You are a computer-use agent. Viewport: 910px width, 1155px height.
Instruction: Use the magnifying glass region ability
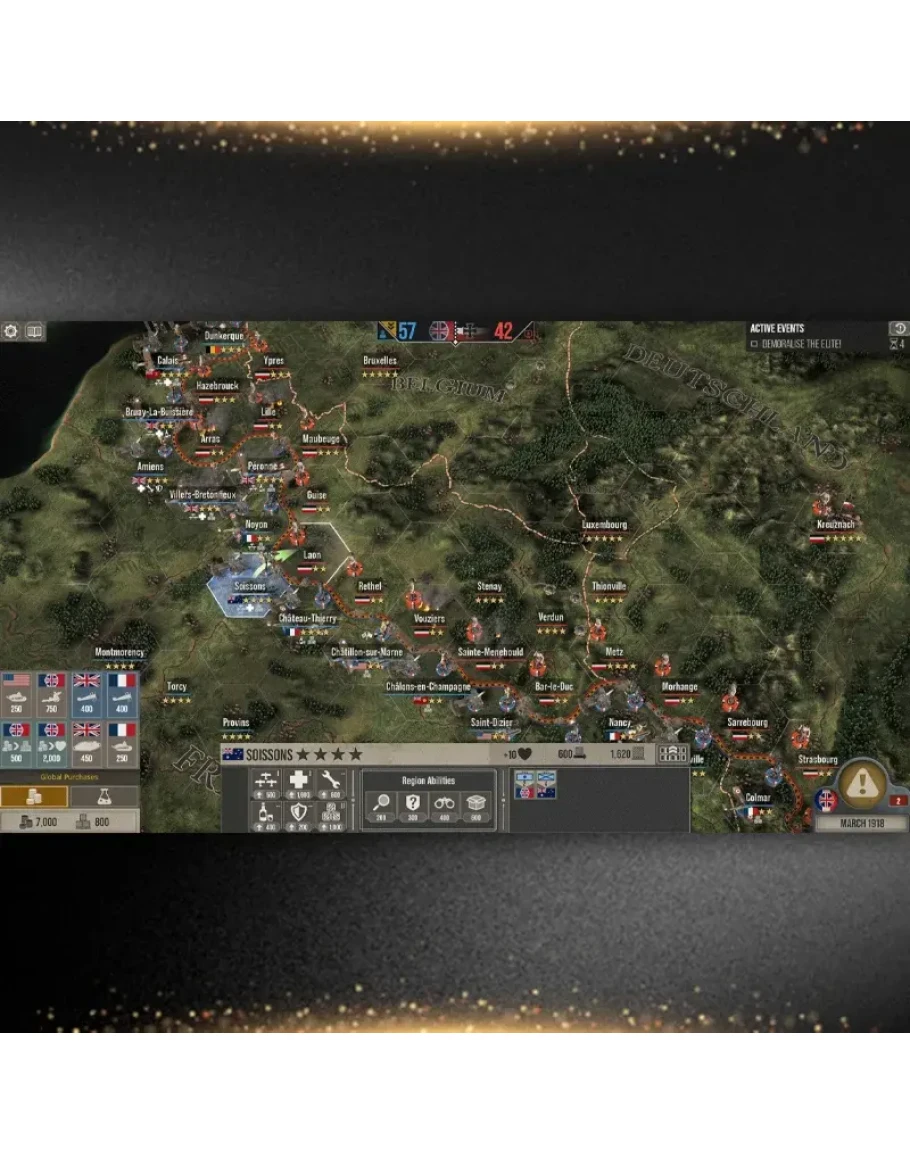[x=383, y=805]
